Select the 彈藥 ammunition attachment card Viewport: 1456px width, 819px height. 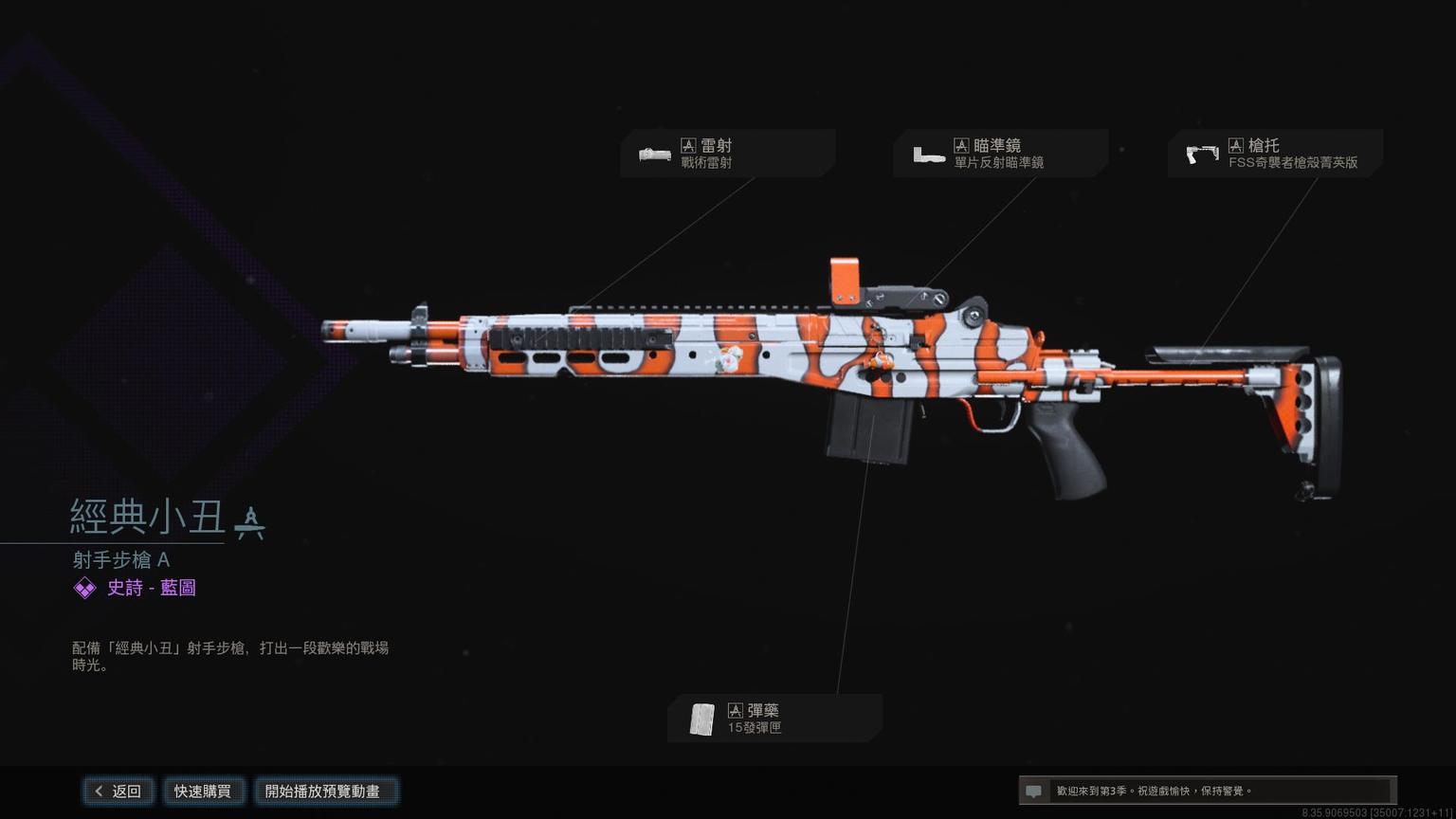pos(773,719)
